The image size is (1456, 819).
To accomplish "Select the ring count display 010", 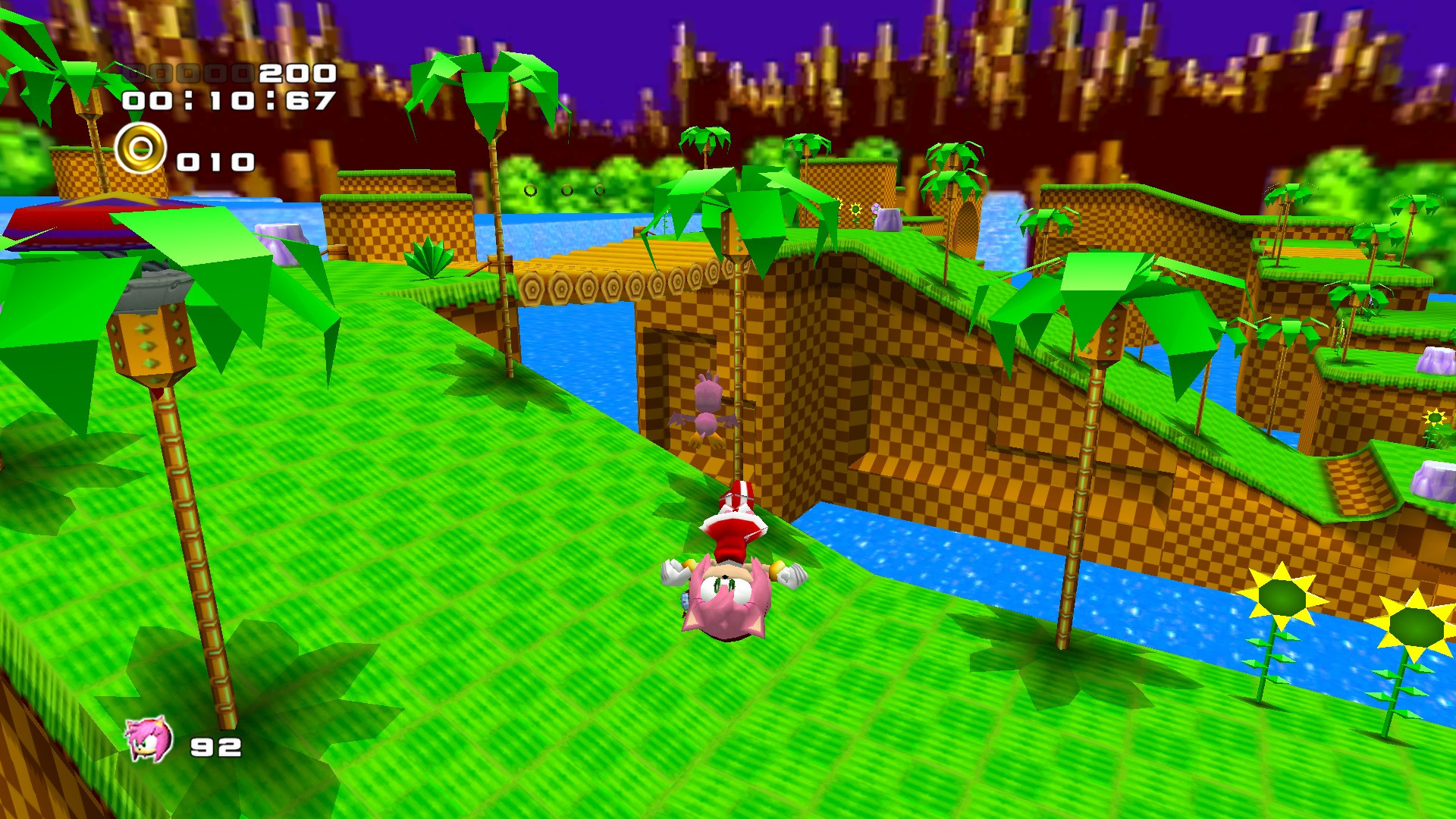I will (215, 160).
